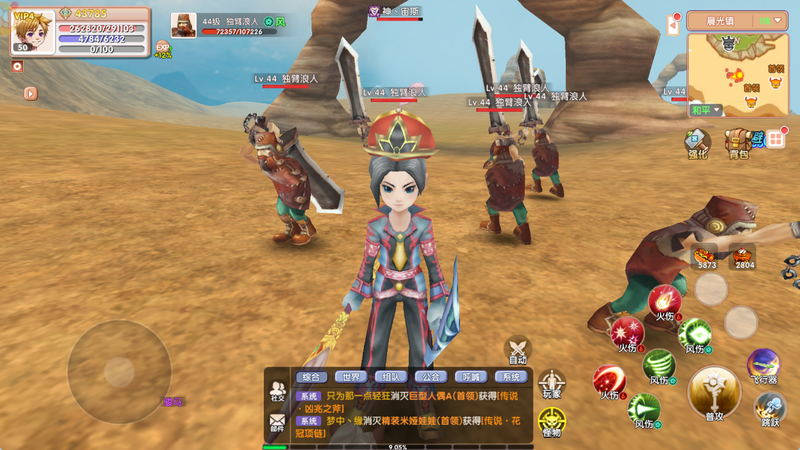
Task: Switch to the 世界 chat tab
Action: [349, 377]
